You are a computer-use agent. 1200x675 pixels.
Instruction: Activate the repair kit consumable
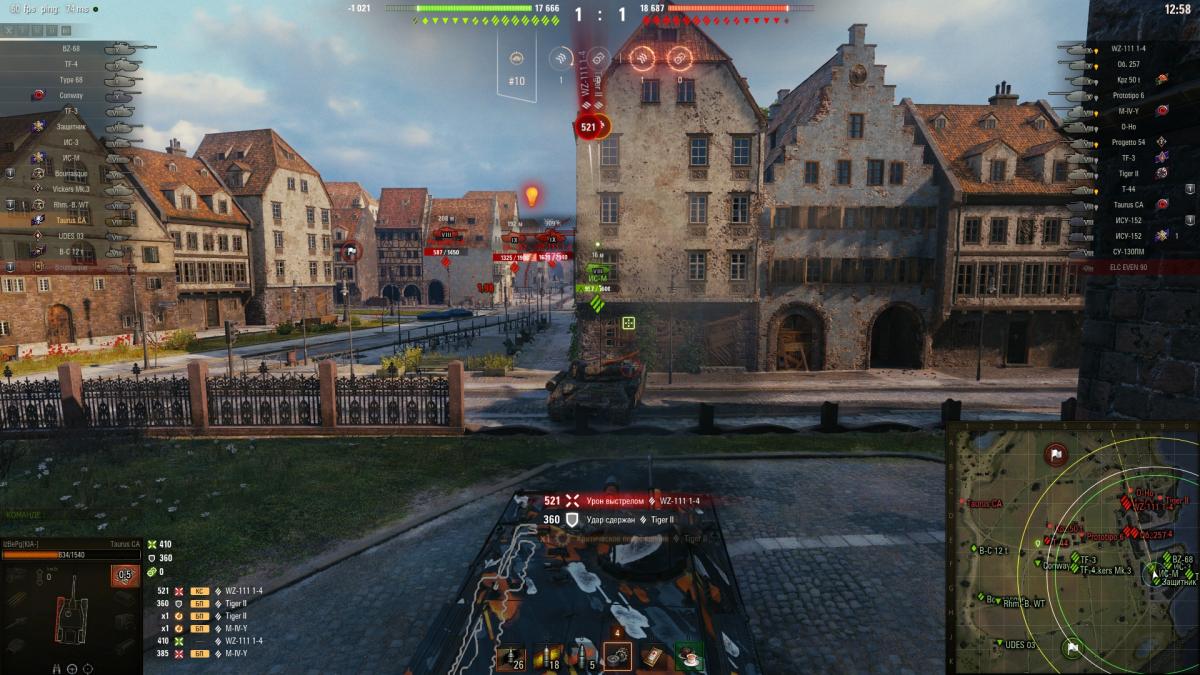point(618,656)
